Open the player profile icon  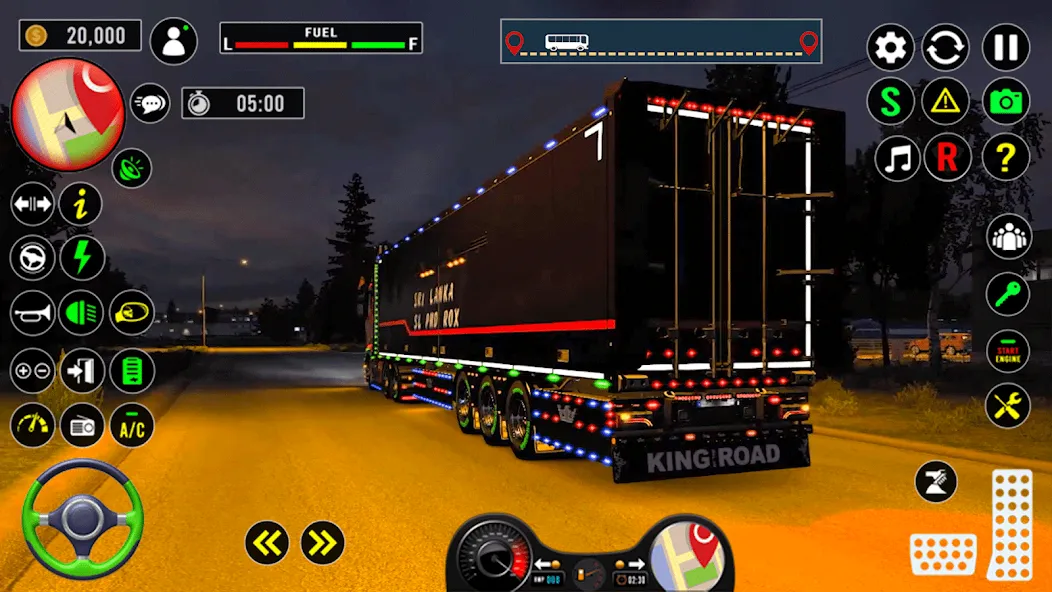coord(174,41)
